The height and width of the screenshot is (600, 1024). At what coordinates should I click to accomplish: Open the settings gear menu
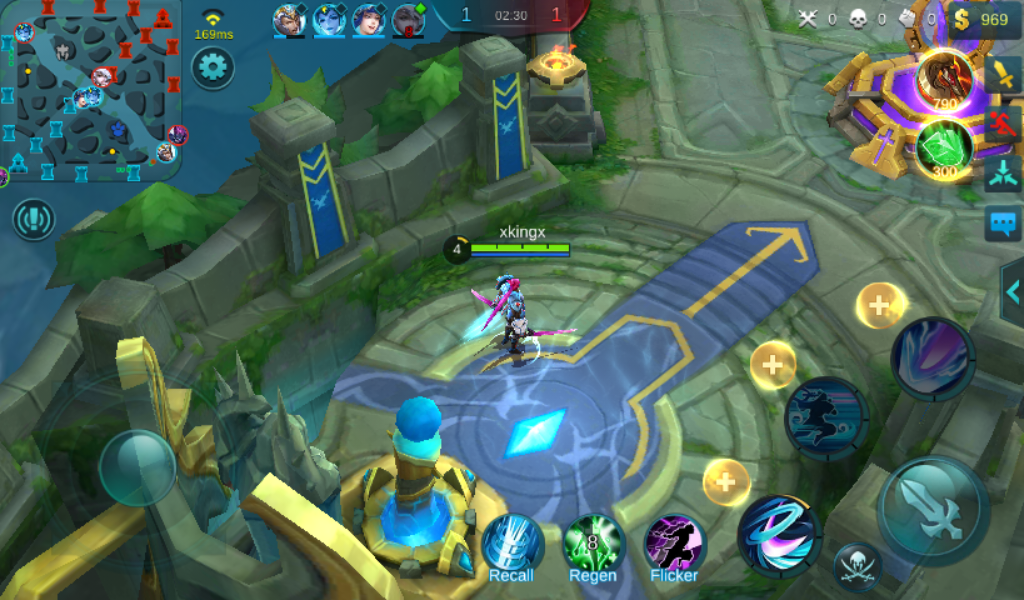(212, 68)
